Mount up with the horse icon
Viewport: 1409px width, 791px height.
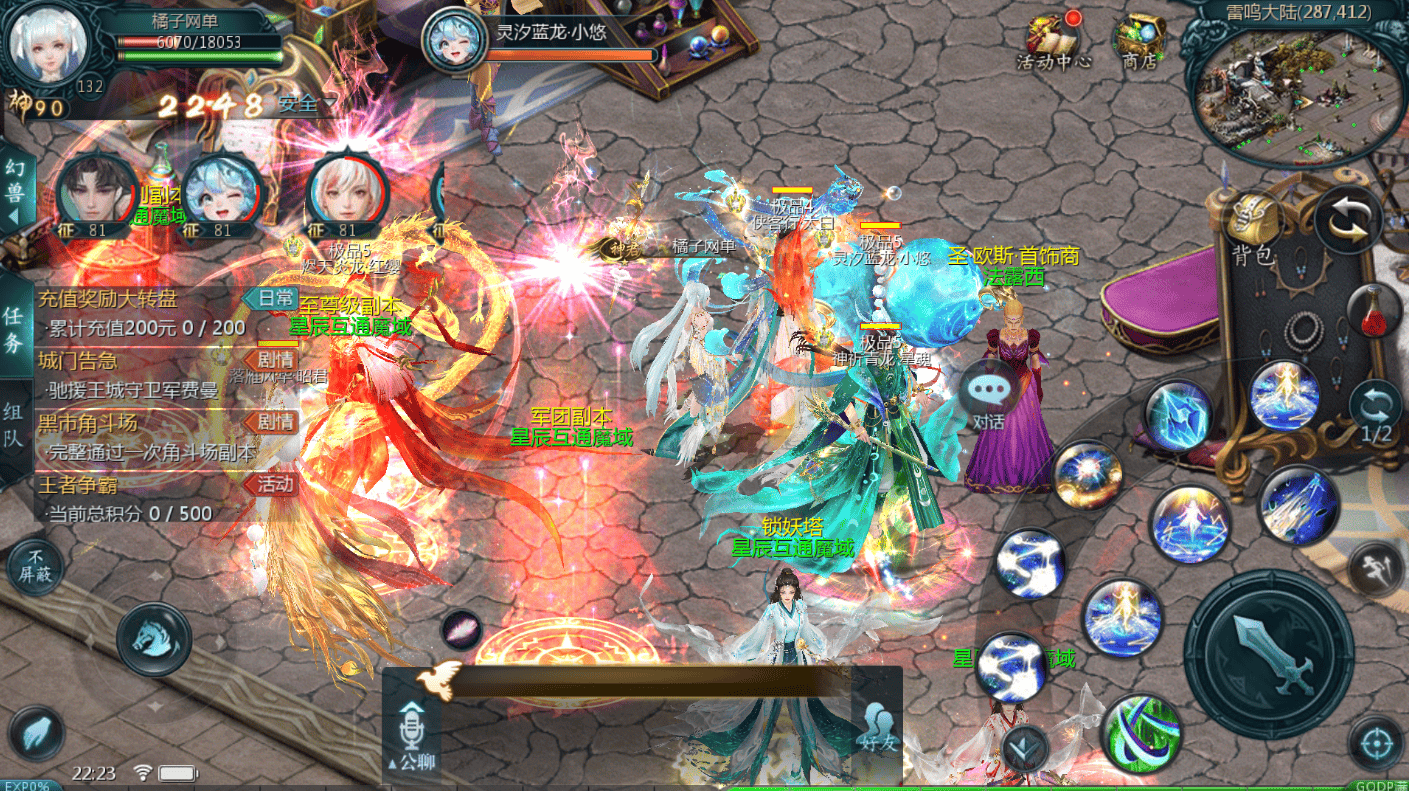(154, 639)
